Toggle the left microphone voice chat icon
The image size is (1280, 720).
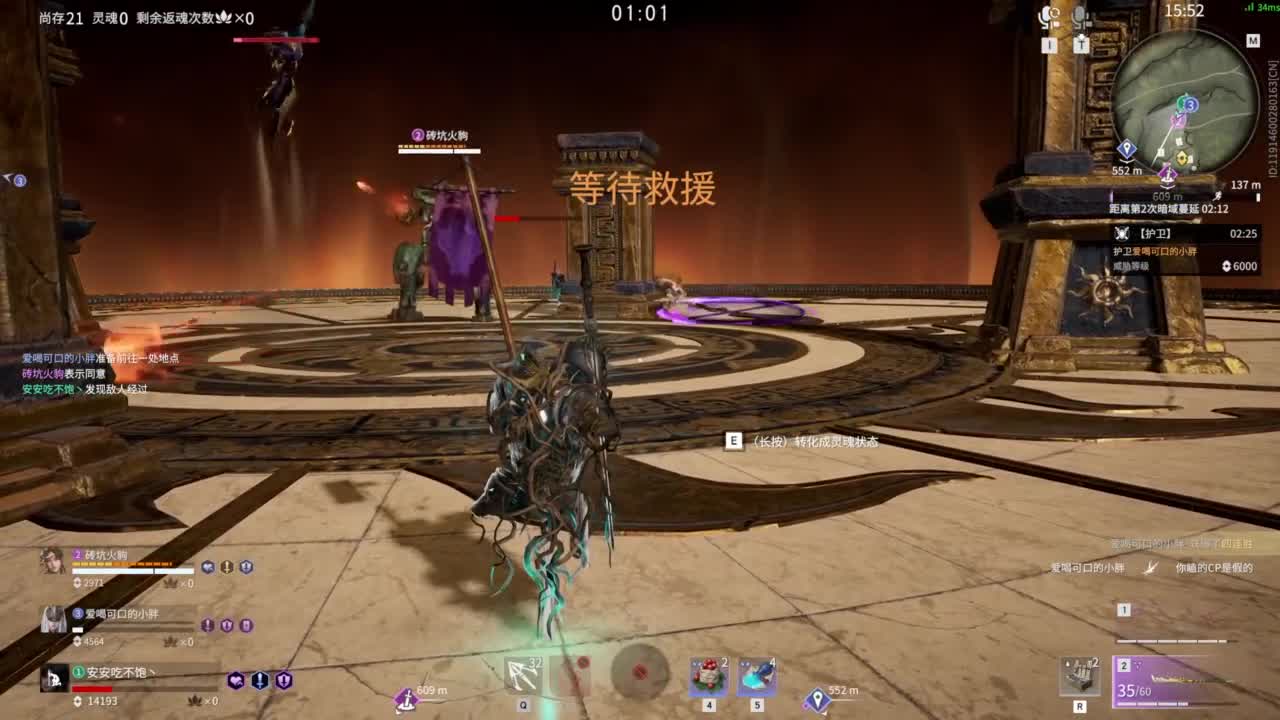point(1046,15)
